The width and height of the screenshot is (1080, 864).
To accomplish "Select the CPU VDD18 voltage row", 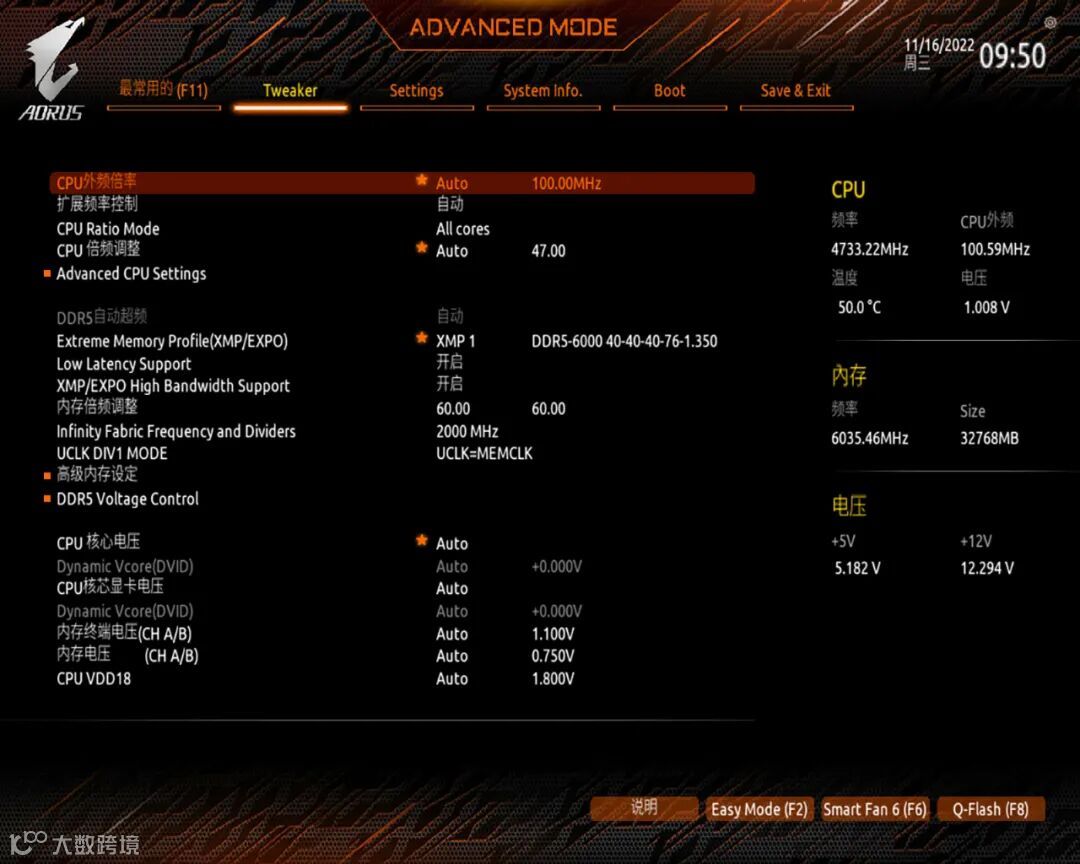I will pyautogui.click(x=94, y=678).
